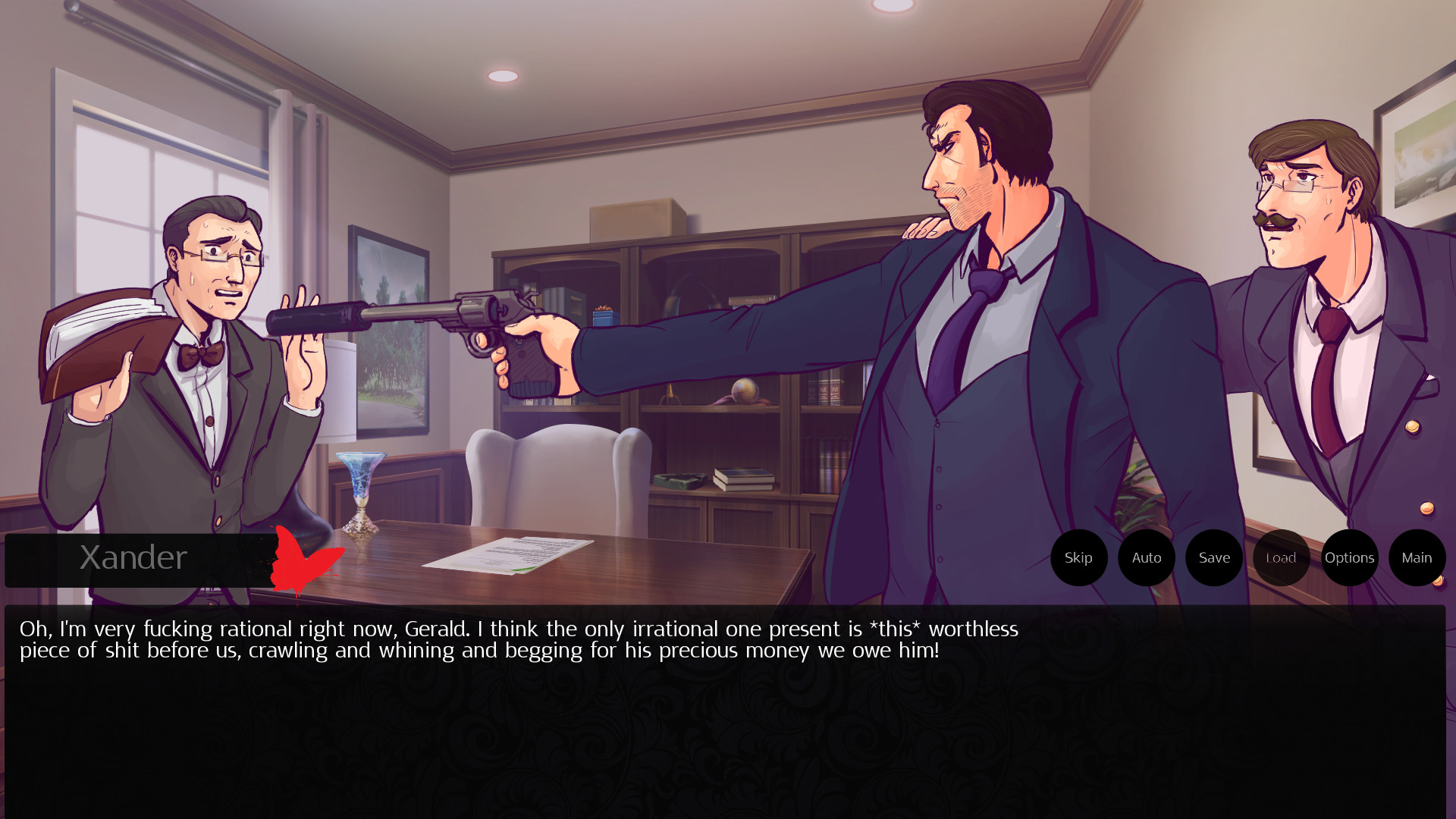Return to Main menu

click(x=1417, y=558)
